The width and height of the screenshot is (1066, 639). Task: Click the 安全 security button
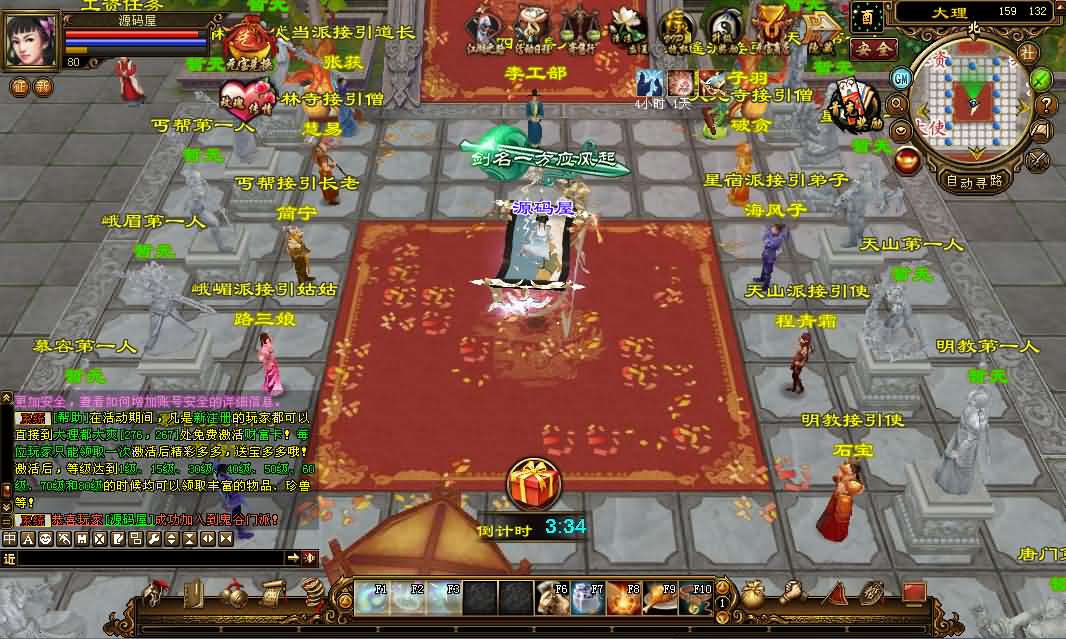point(871,48)
